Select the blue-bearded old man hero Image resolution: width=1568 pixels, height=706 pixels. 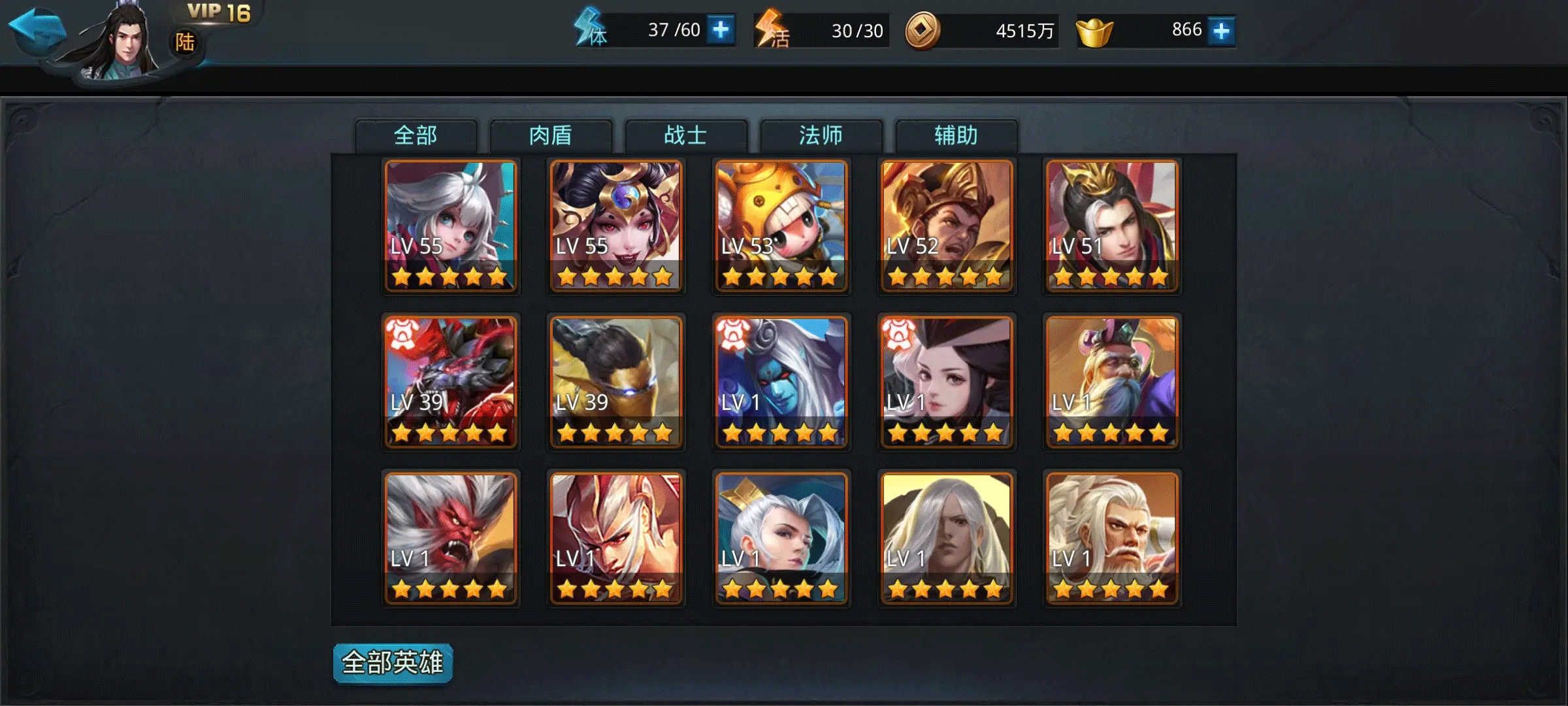1111,382
